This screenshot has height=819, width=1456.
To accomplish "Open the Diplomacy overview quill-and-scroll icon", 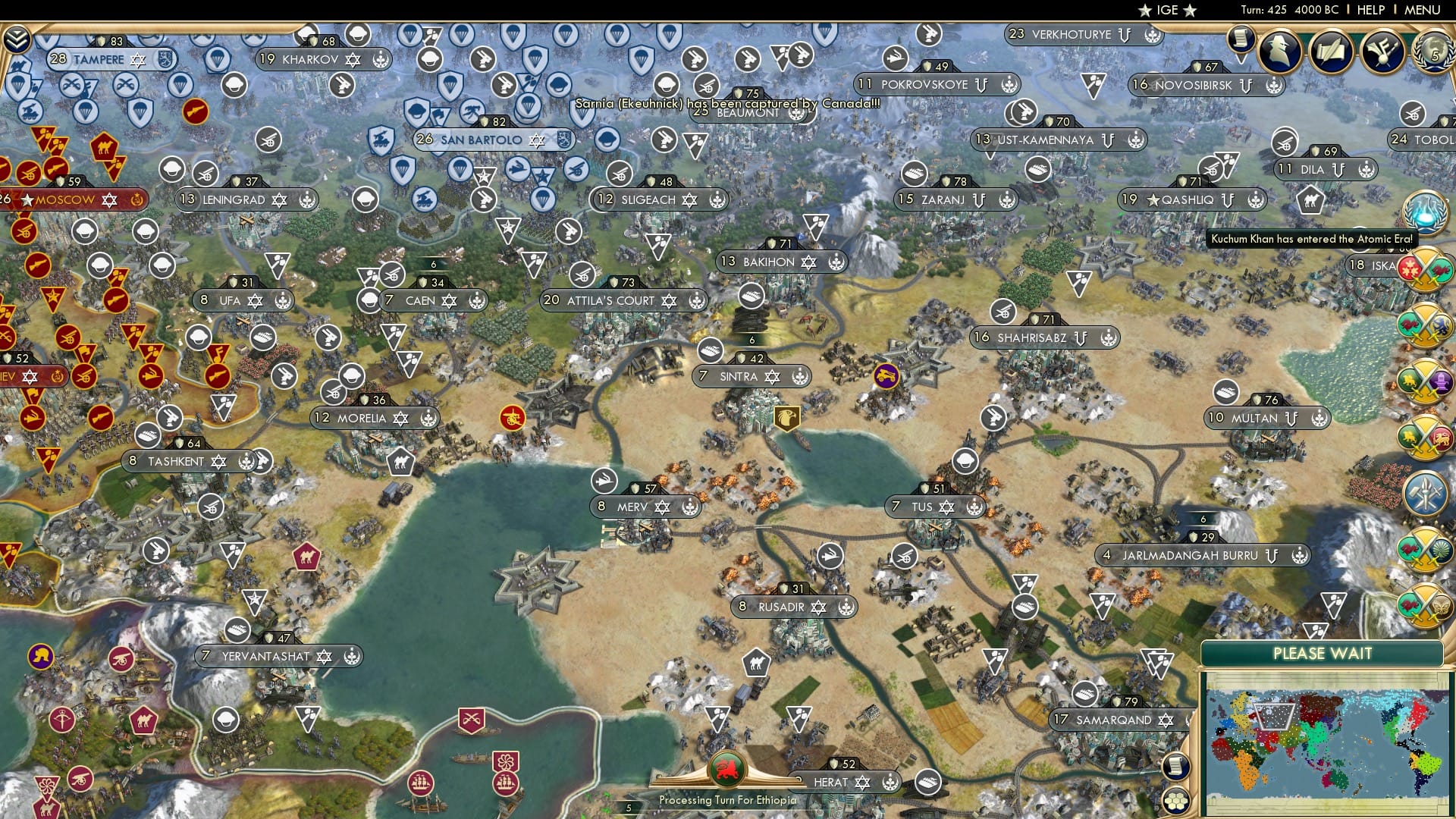I will (x=1331, y=50).
